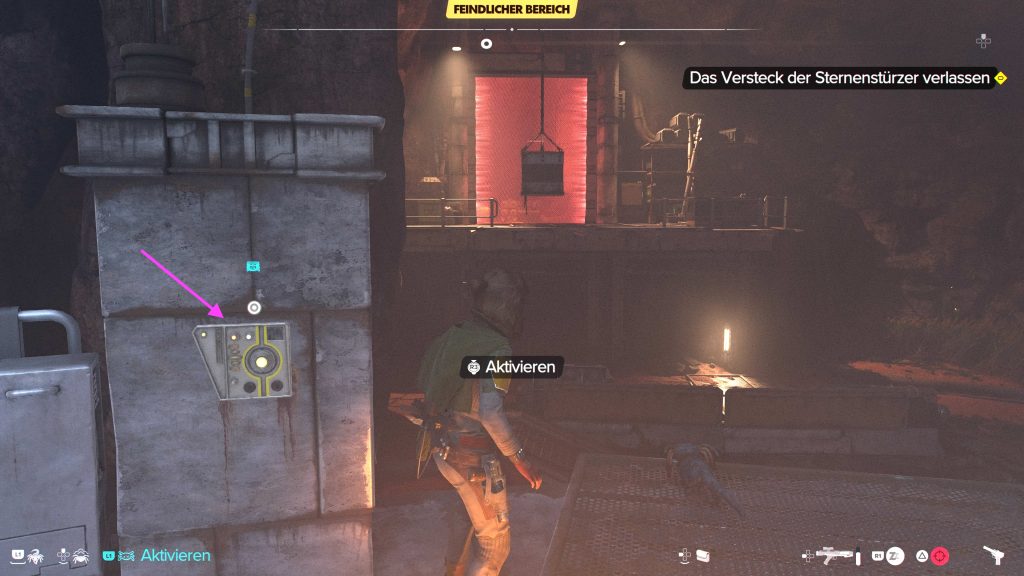Select the quest objective 'Das Versteck der Sternenstürzer verlassen'
The width and height of the screenshot is (1024, 576).
tap(837, 78)
